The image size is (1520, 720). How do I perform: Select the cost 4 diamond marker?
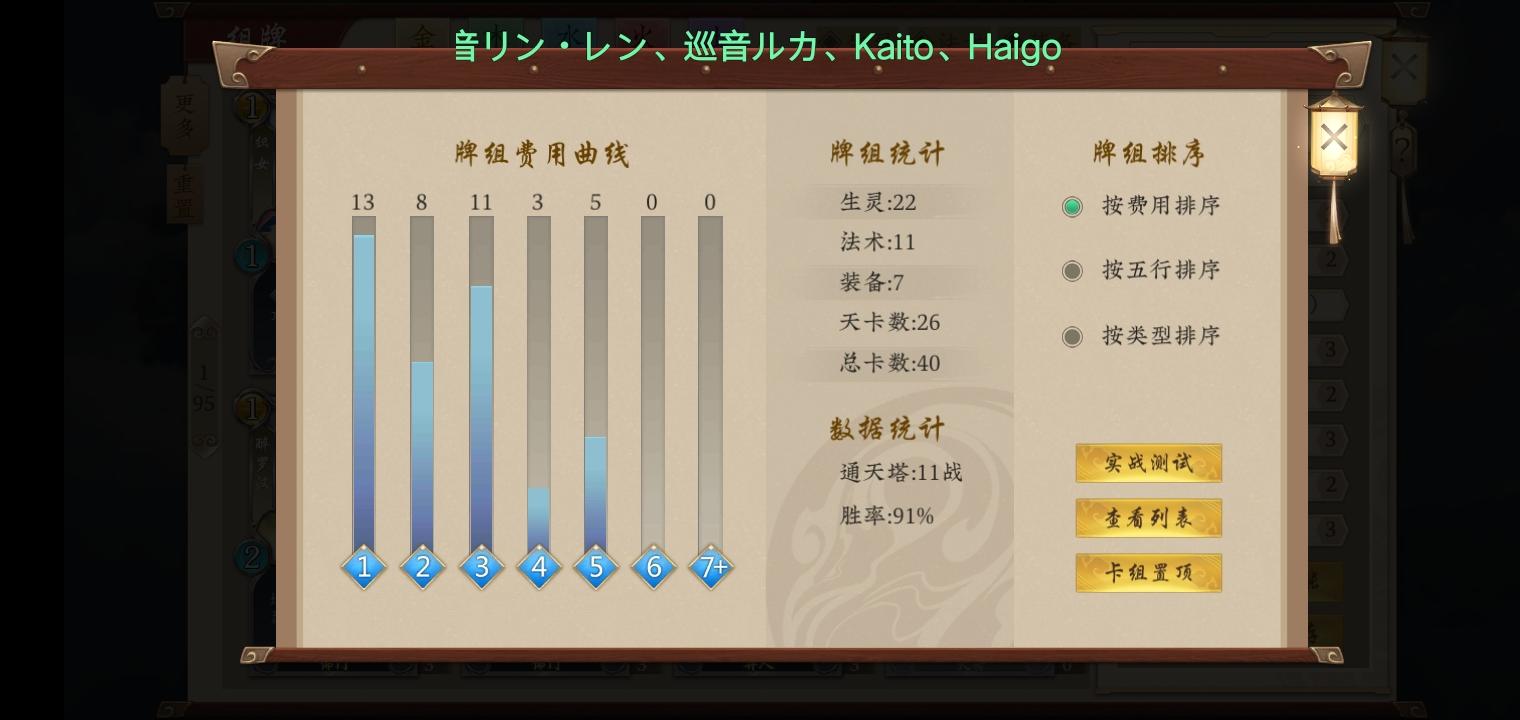coord(539,567)
